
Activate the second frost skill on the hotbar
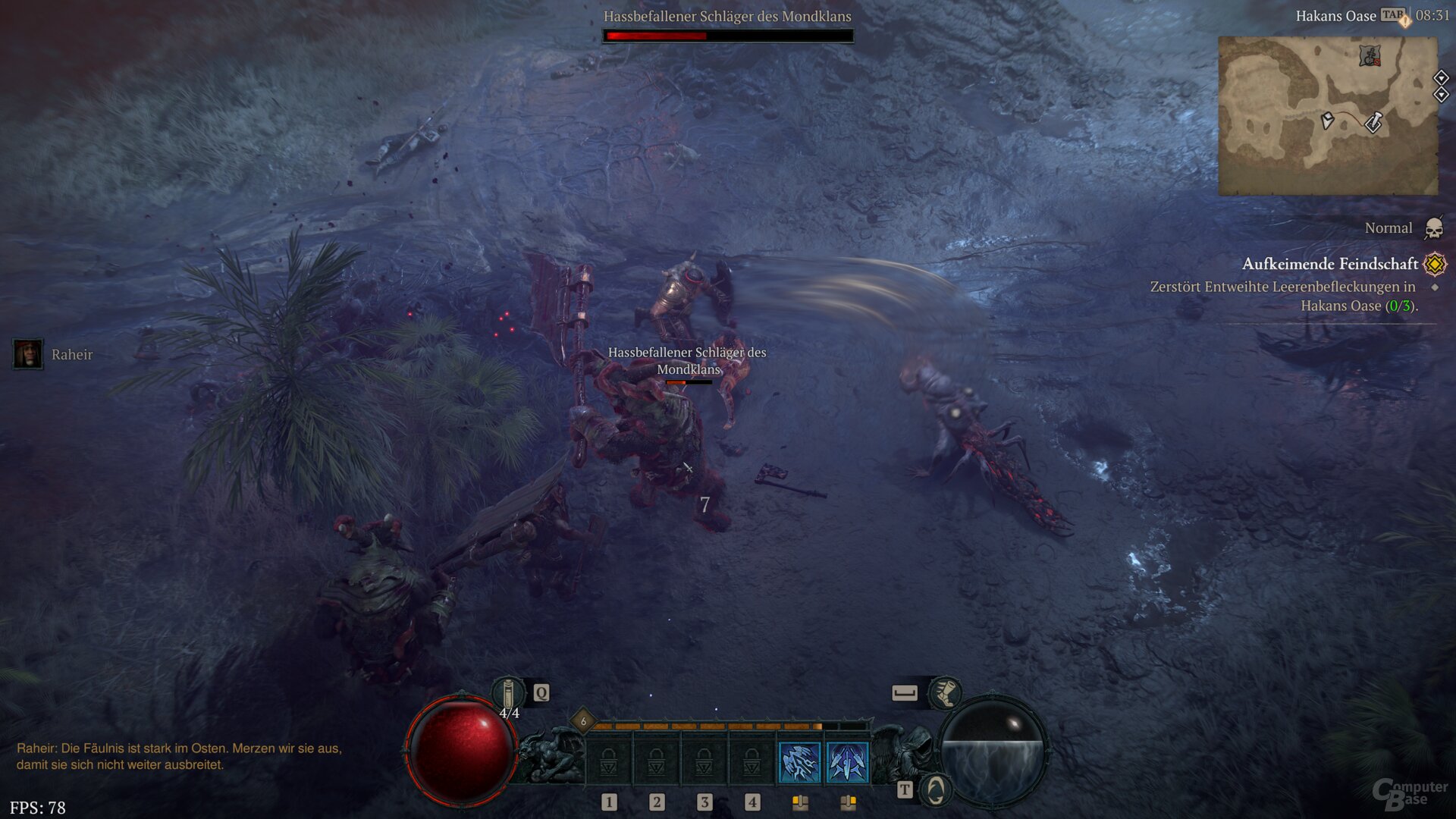847,762
